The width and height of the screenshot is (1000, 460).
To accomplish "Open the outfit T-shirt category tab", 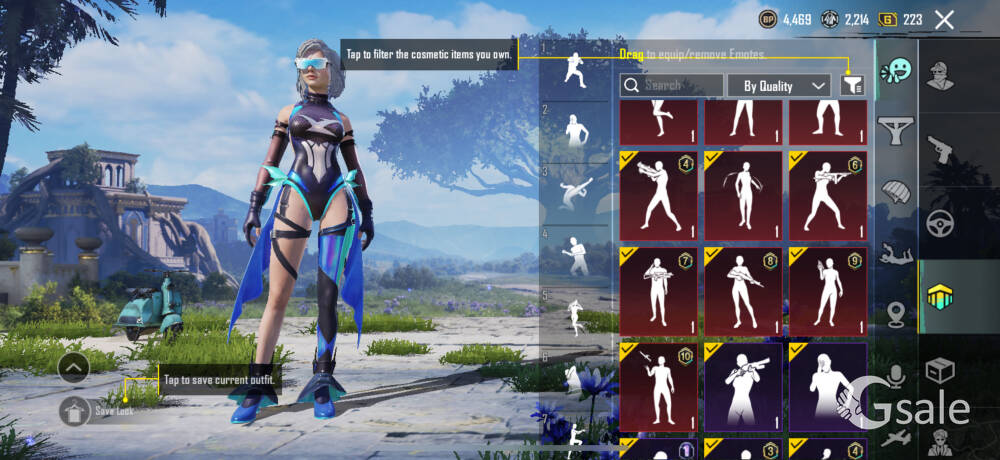I will click(x=896, y=130).
